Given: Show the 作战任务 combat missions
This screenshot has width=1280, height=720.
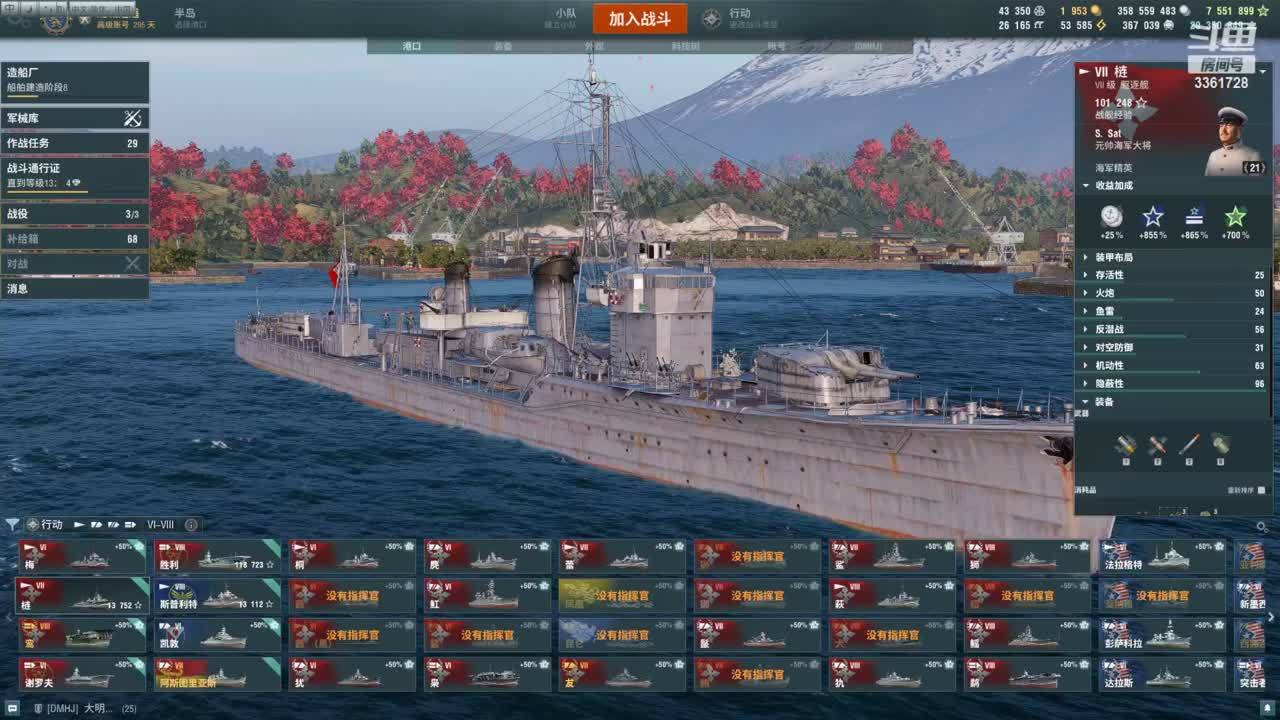Looking at the screenshot, I should point(75,143).
